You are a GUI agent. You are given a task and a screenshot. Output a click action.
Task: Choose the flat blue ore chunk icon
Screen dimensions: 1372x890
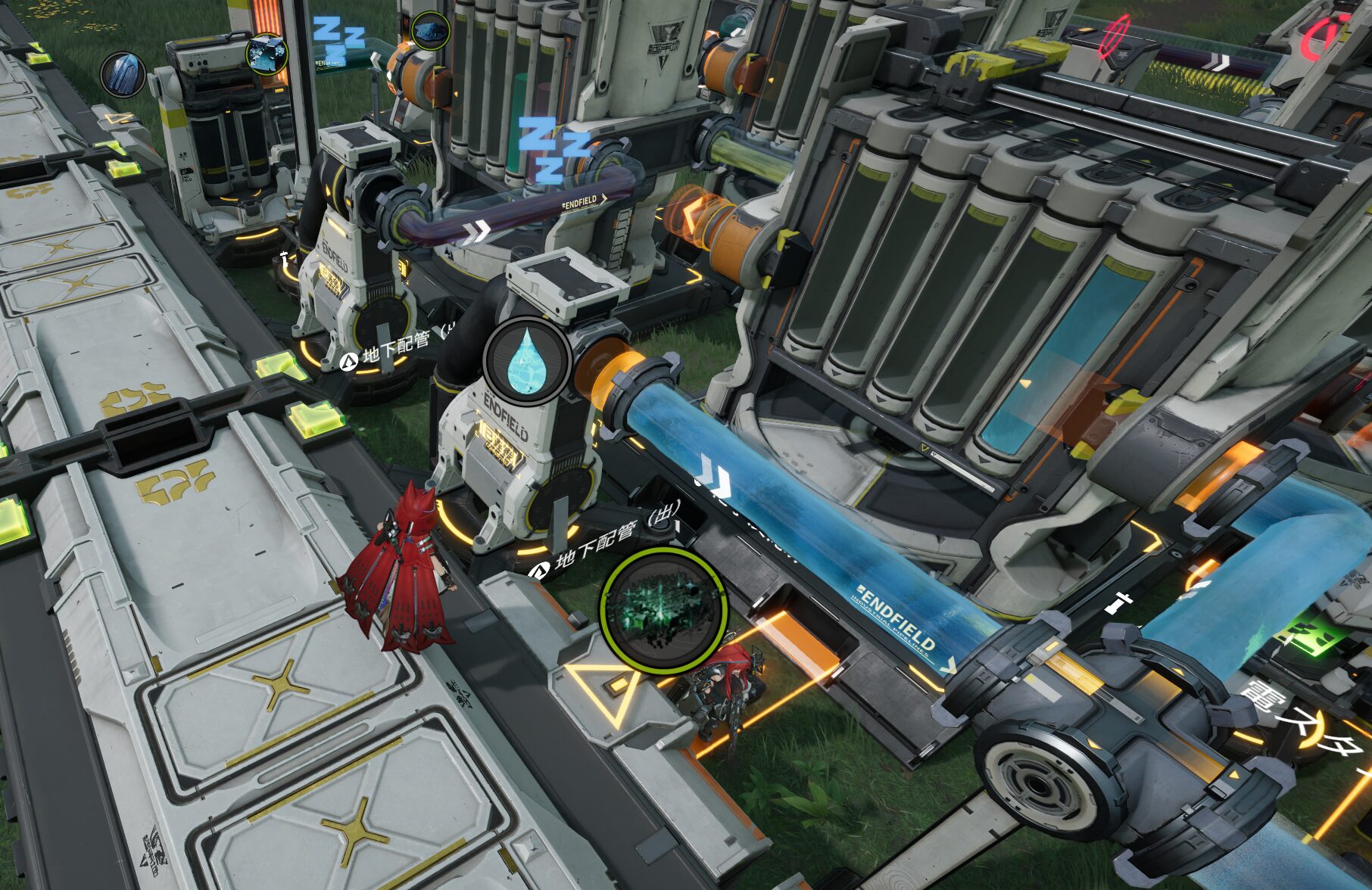(431, 32)
